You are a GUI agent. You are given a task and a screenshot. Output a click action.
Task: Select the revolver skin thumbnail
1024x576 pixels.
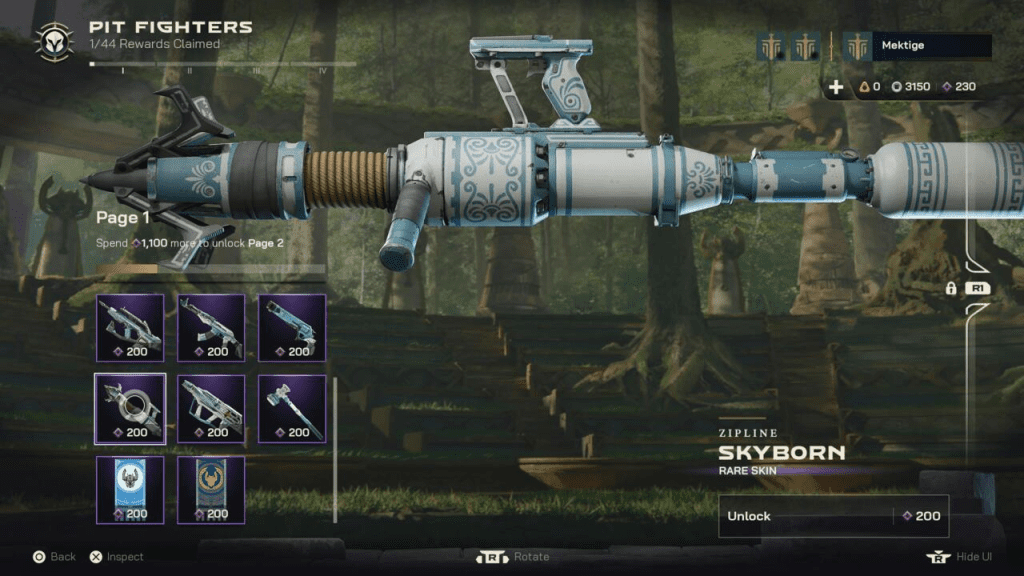tap(292, 327)
